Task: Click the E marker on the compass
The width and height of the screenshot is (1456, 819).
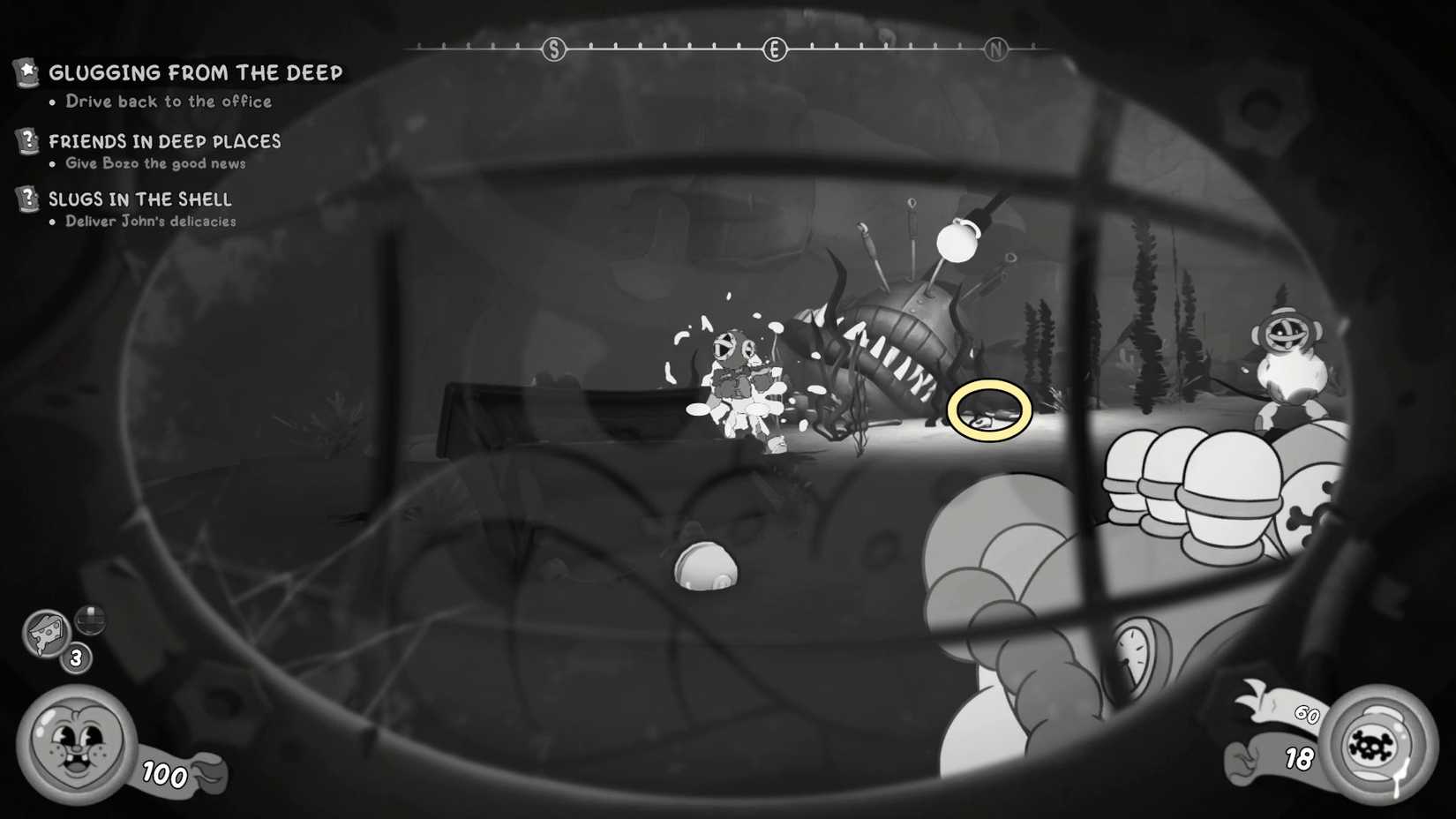Action: tap(775, 49)
